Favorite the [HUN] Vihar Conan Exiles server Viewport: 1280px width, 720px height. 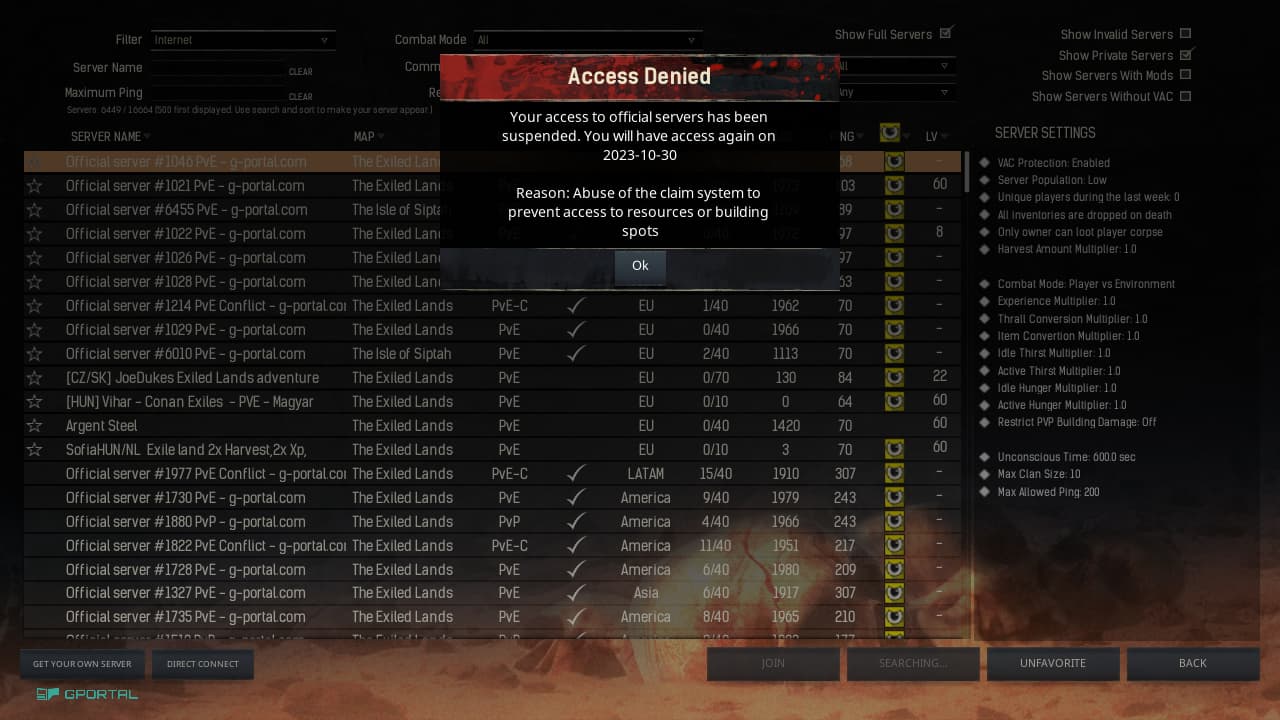pos(34,400)
